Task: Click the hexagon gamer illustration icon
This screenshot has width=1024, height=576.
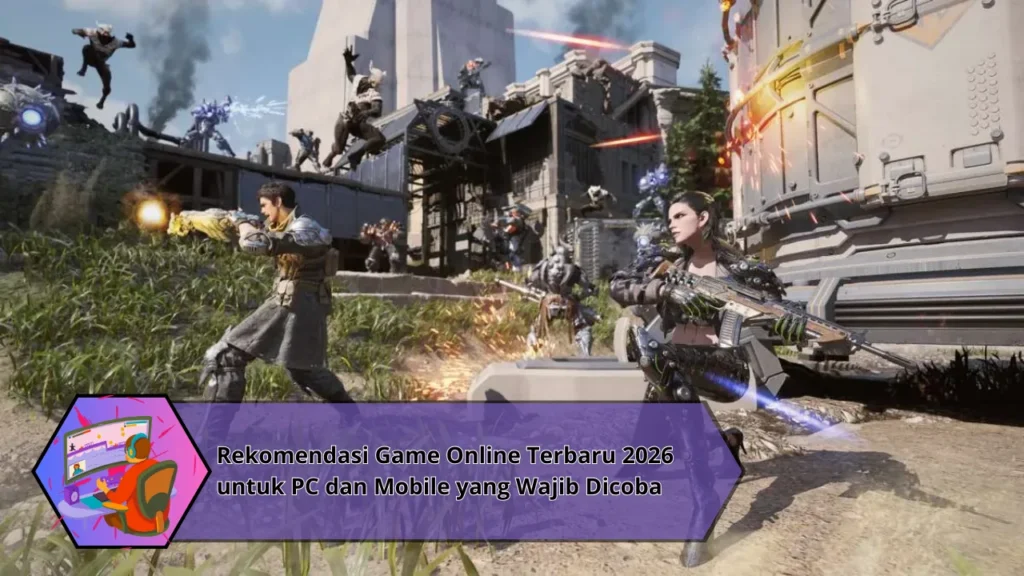Action: 108,471
